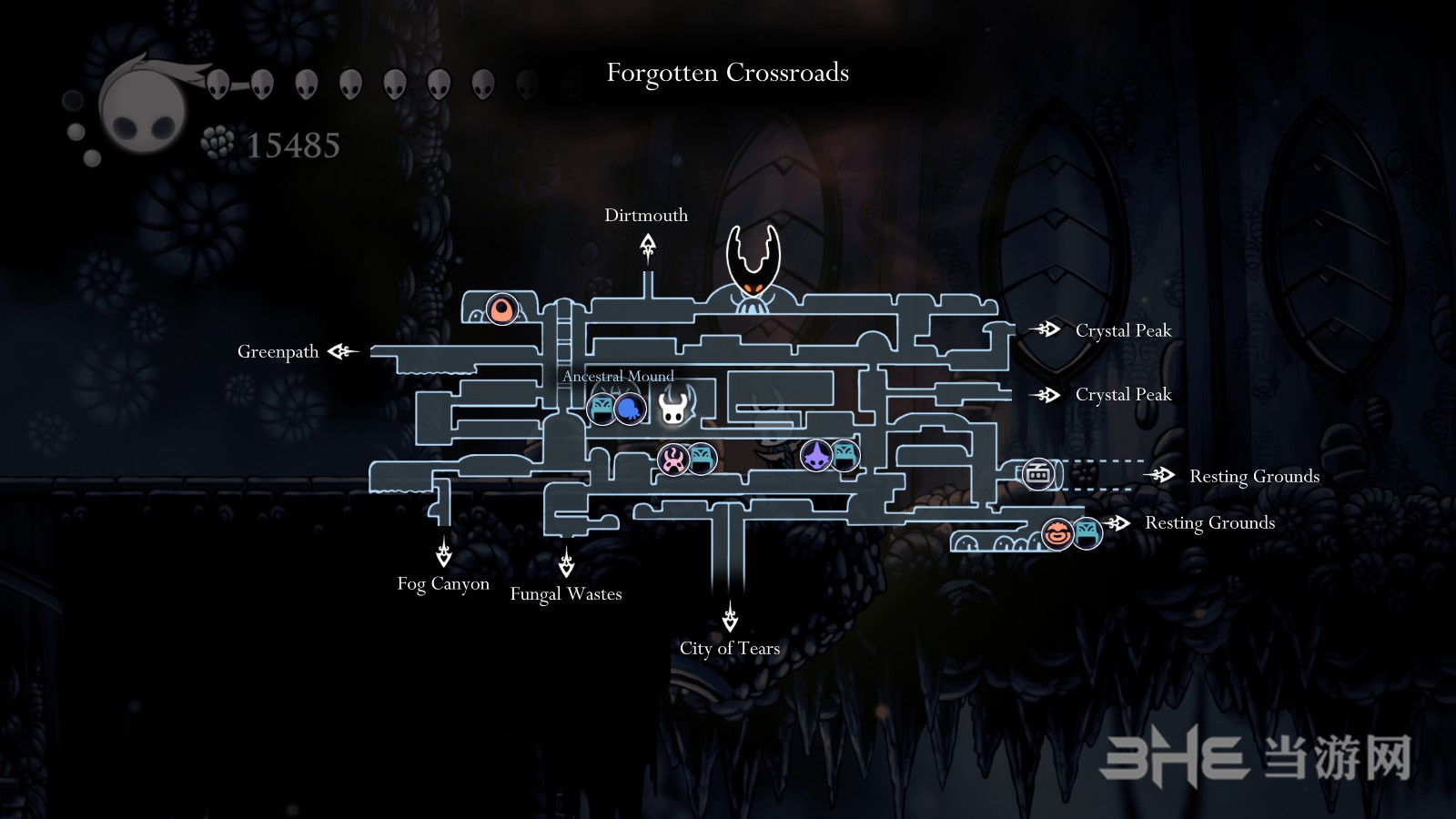Select the Greenpath exit label
Screen dimensions: 1456x819
278,352
